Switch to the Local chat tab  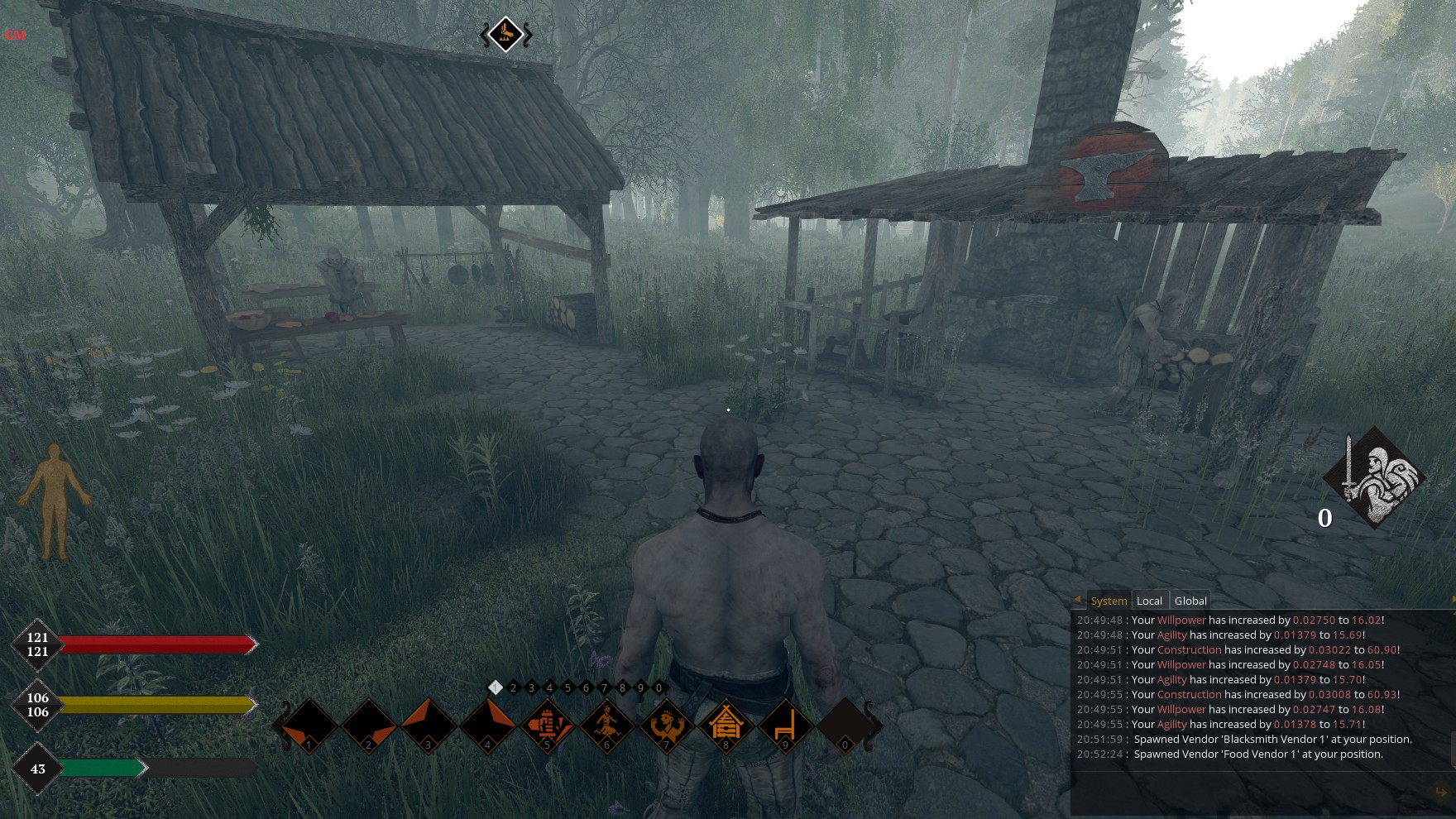pyautogui.click(x=1149, y=601)
